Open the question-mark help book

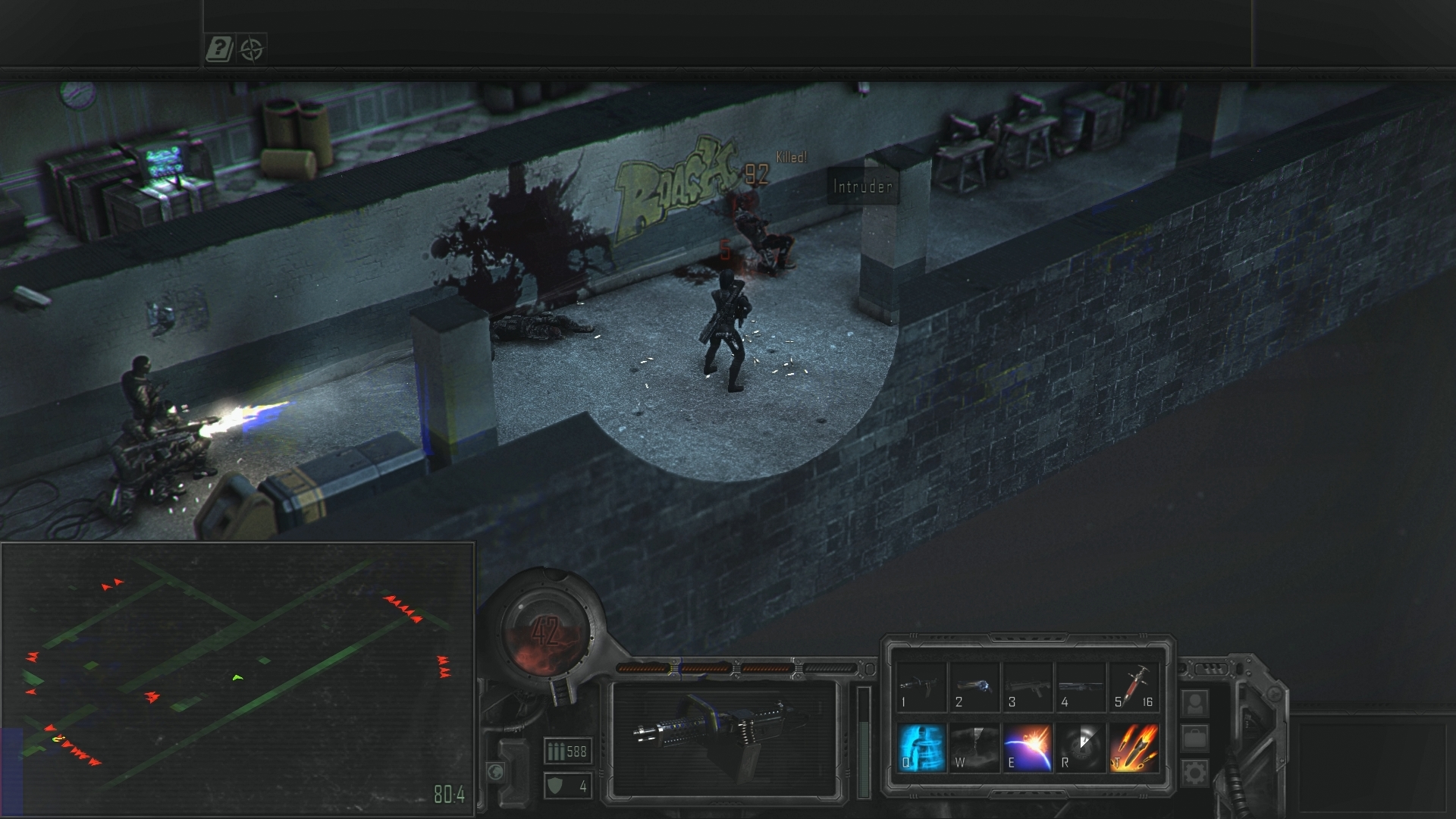coord(219,50)
